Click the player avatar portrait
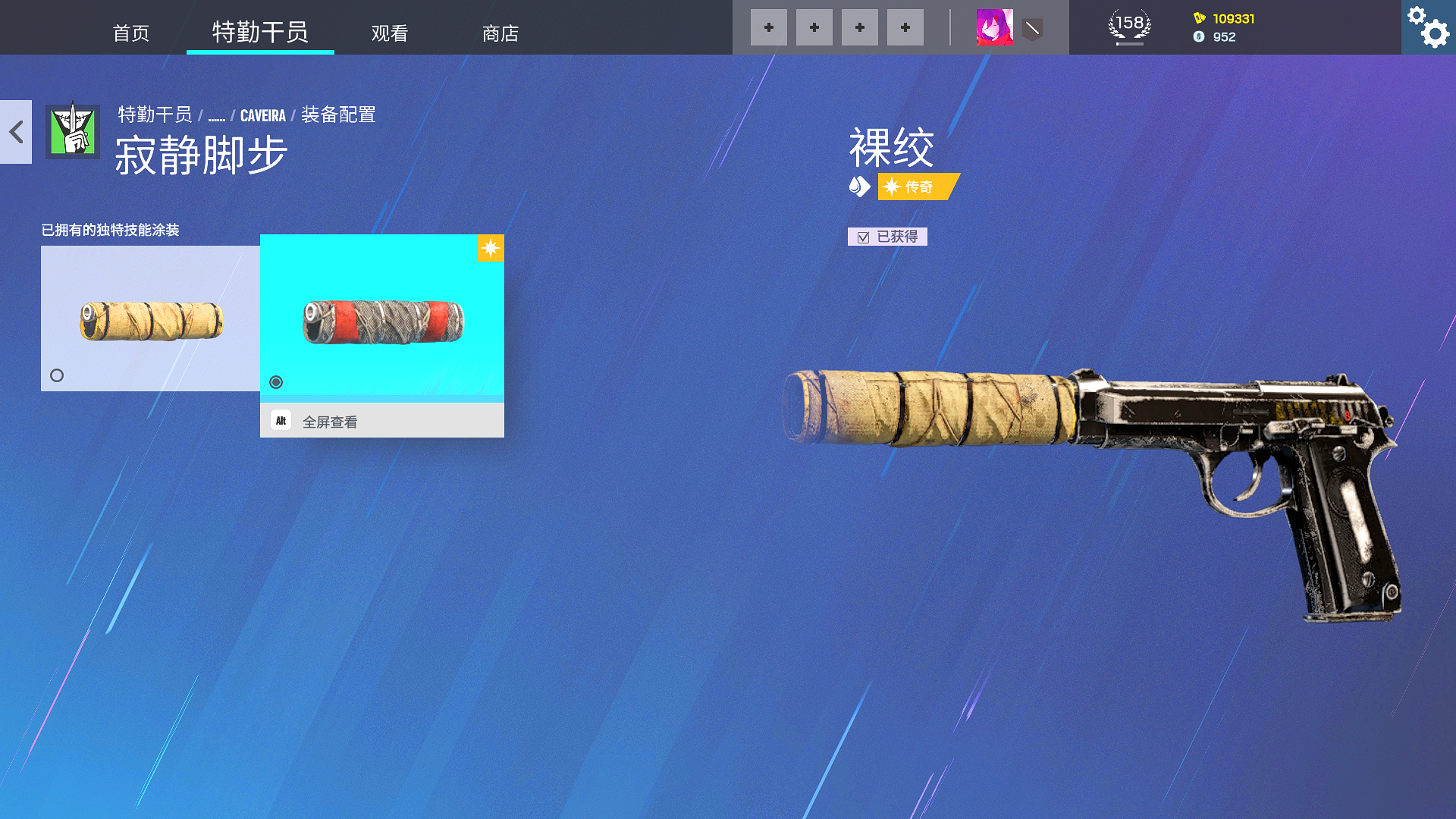 pos(994,27)
